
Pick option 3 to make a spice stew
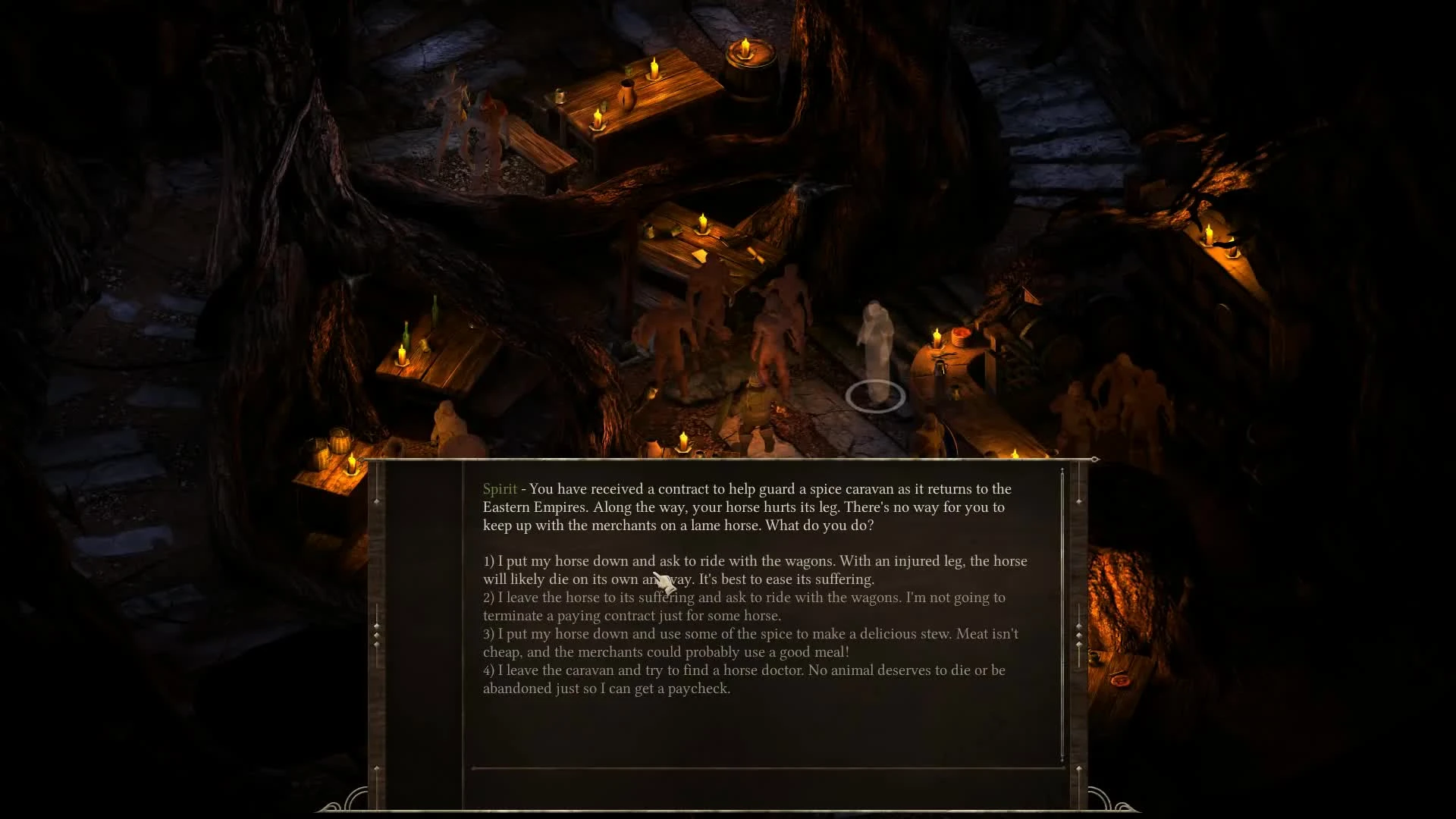pyautogui.click(x=749, y=642)
